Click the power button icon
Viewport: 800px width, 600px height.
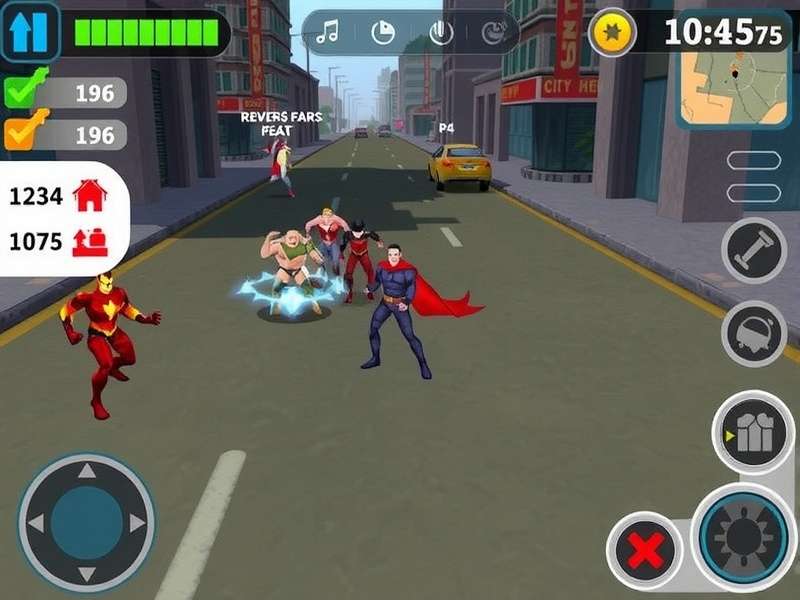[x=441, y=33]
